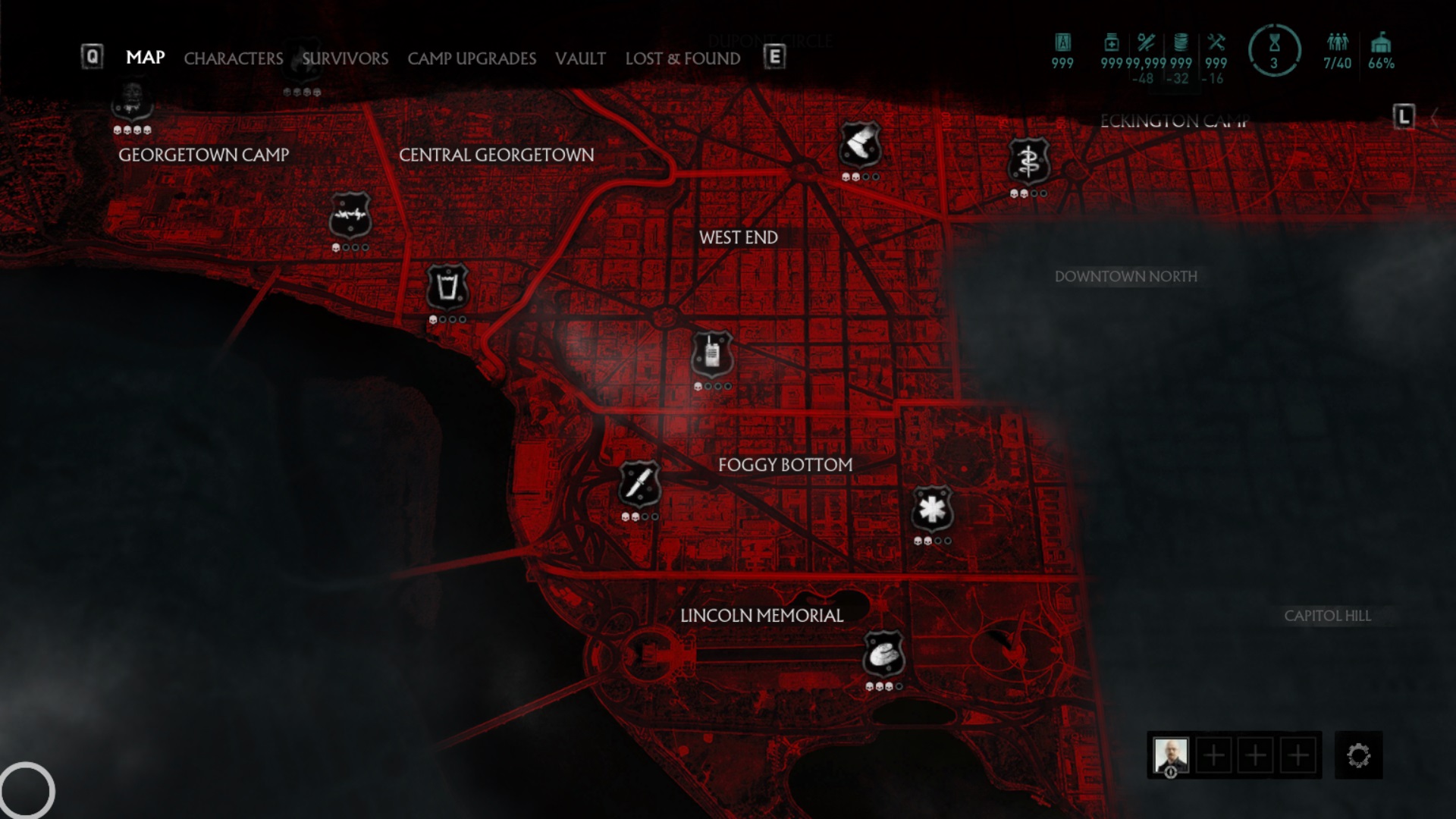The height and width of the screenshot is (819, 1456).
Task: Switch to the CHARACTERS tab
Action: [x=234, y=58]
